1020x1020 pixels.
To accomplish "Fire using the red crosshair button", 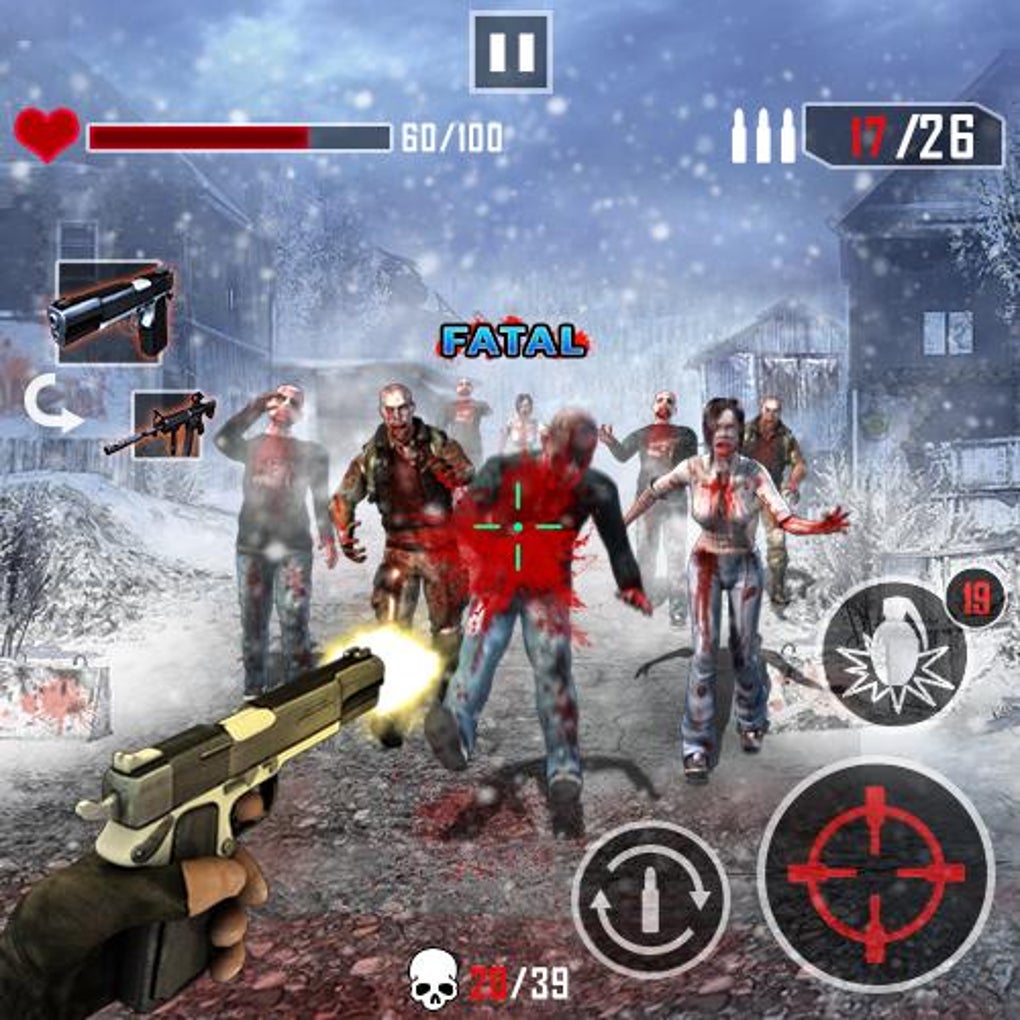I will (876, 872).
